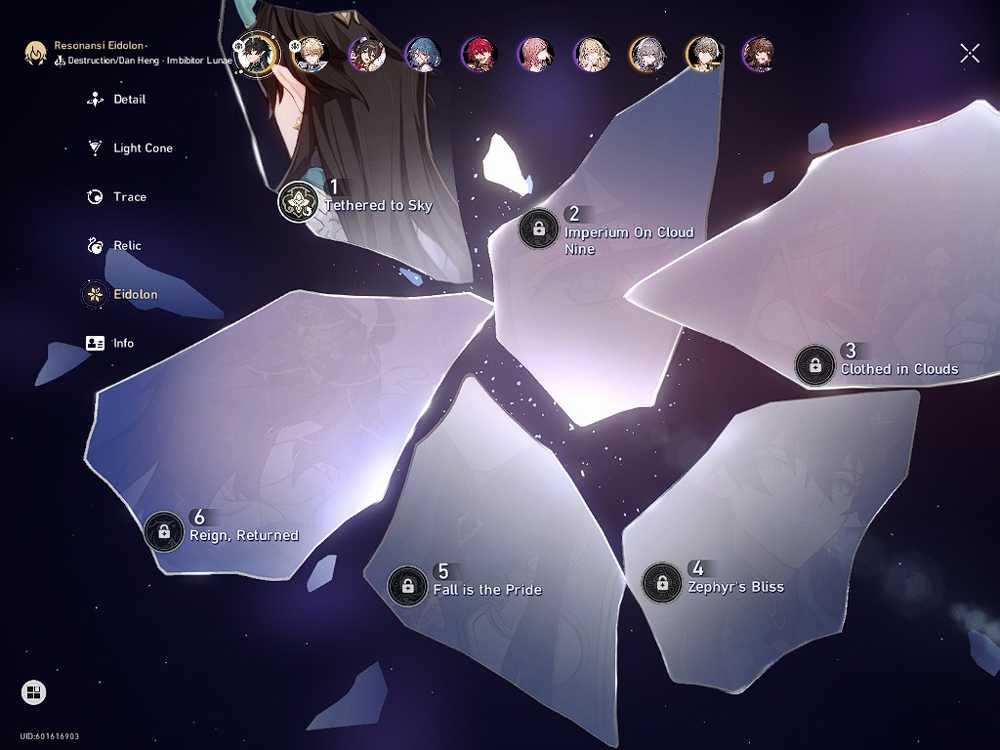Inspect the locked Clothed in Clouds eidolon

(x=815, y=365)
